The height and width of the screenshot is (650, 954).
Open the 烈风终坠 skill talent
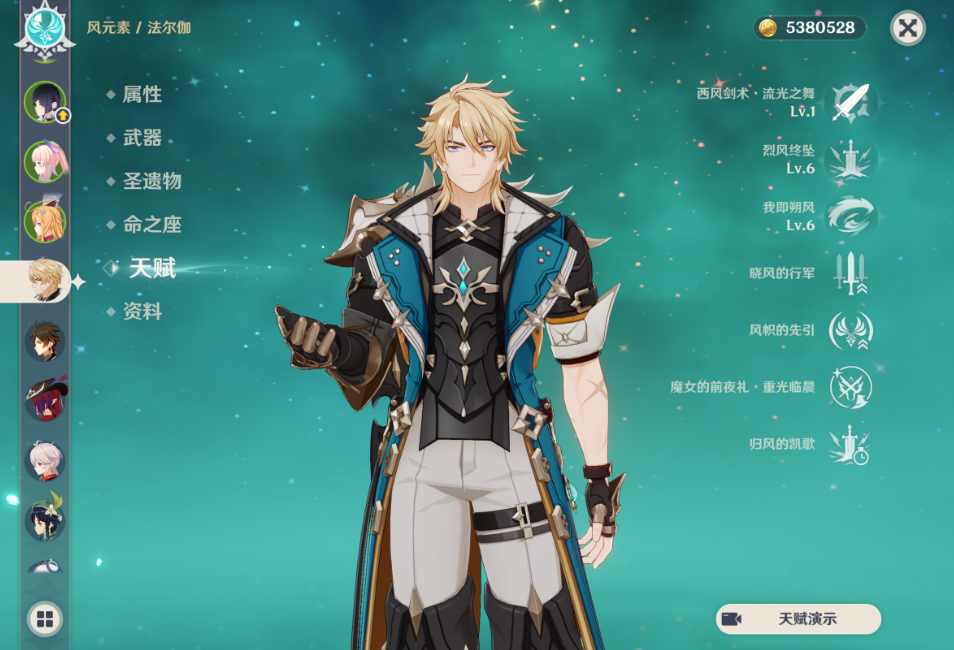tap(851, 160)
